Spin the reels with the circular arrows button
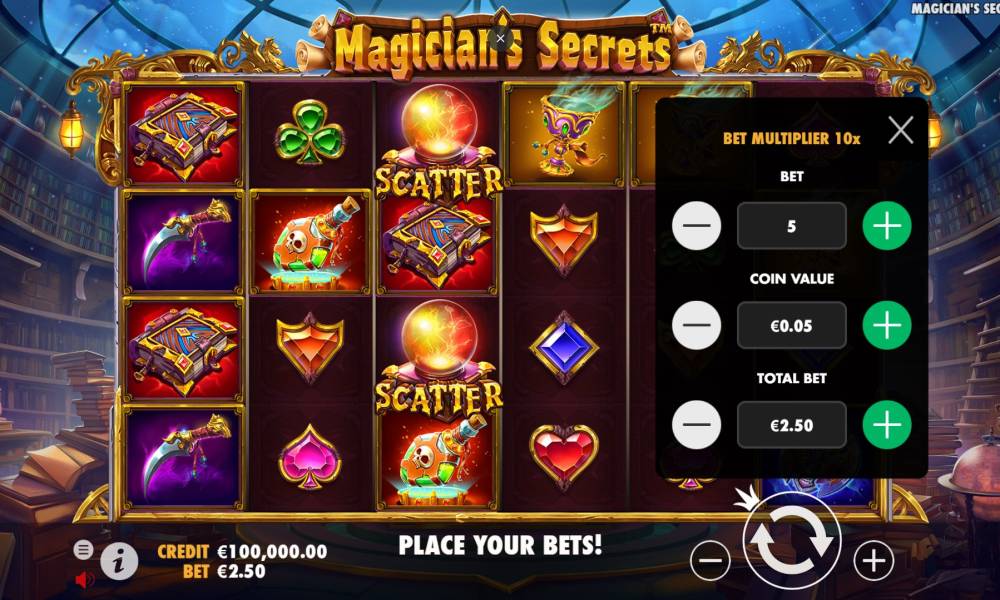This screenshot has width=1000, height=600. coord(791,540)
